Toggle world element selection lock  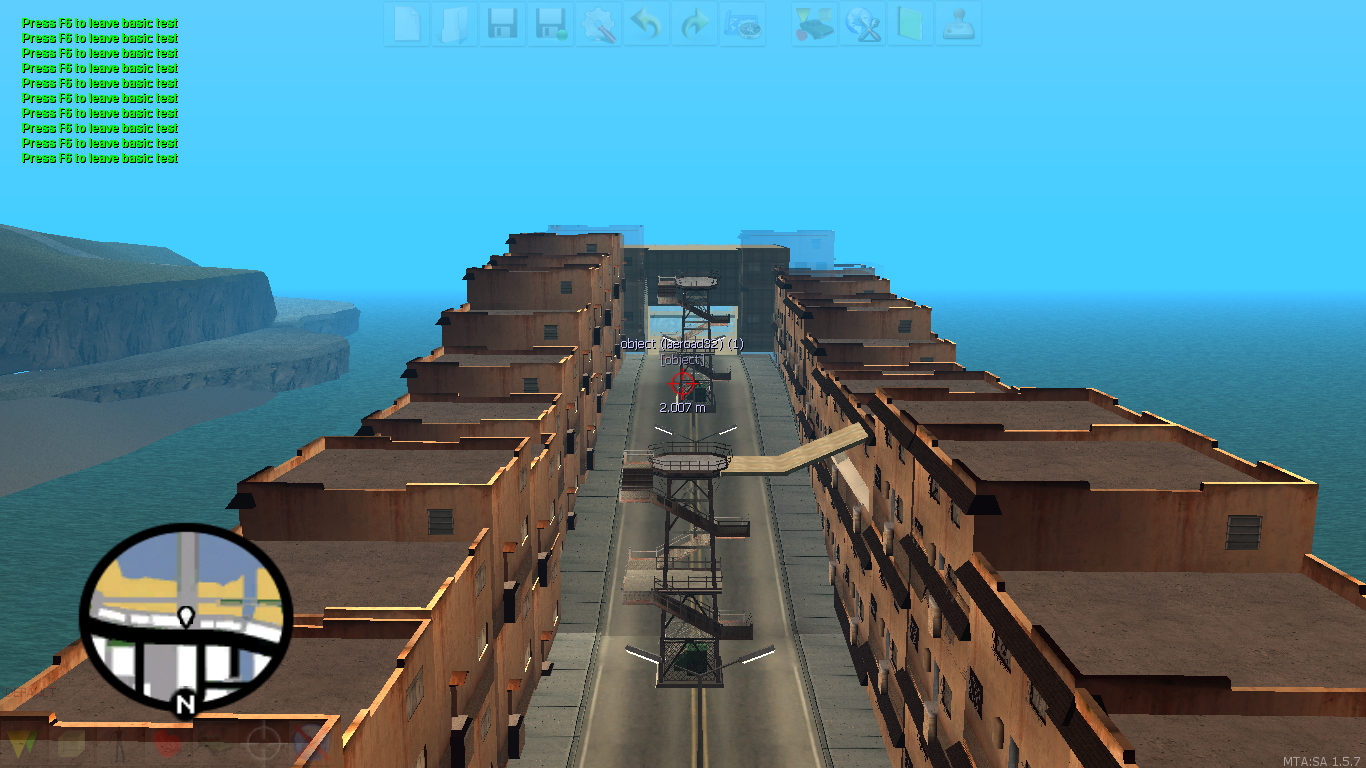[x=307, y=745]
